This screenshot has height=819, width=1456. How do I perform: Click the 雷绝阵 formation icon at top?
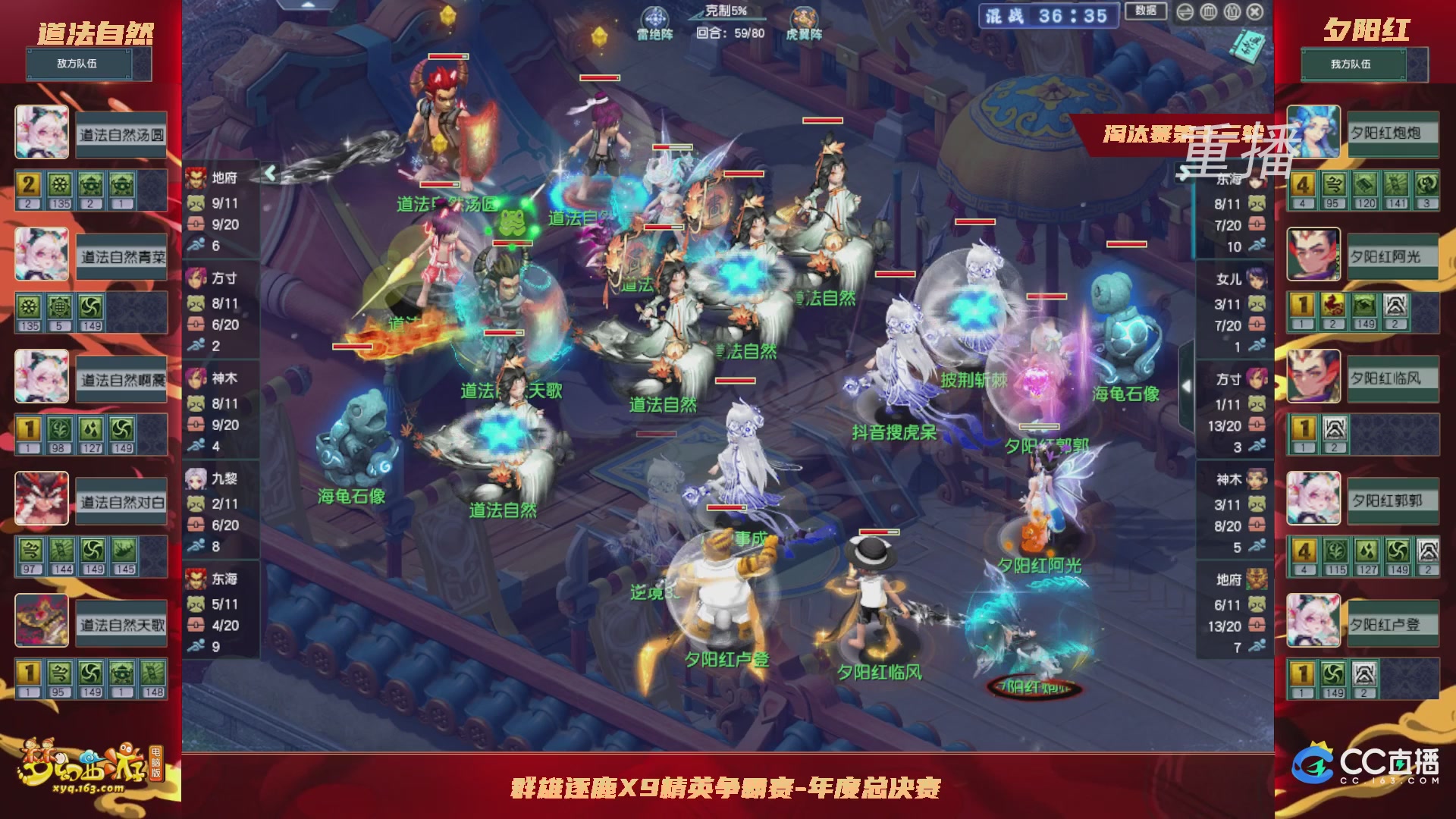(x=657, y=17)
